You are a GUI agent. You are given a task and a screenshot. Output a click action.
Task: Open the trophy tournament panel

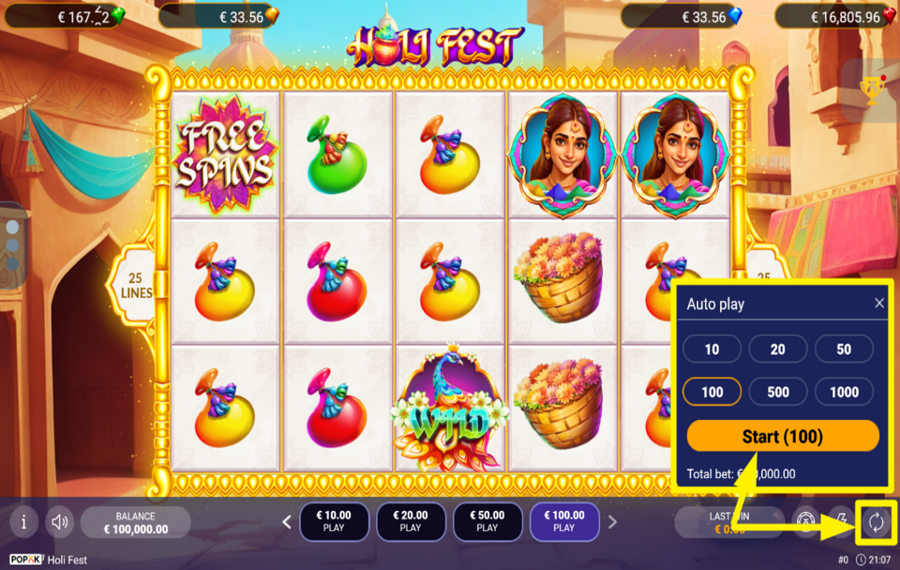point(872,91)
